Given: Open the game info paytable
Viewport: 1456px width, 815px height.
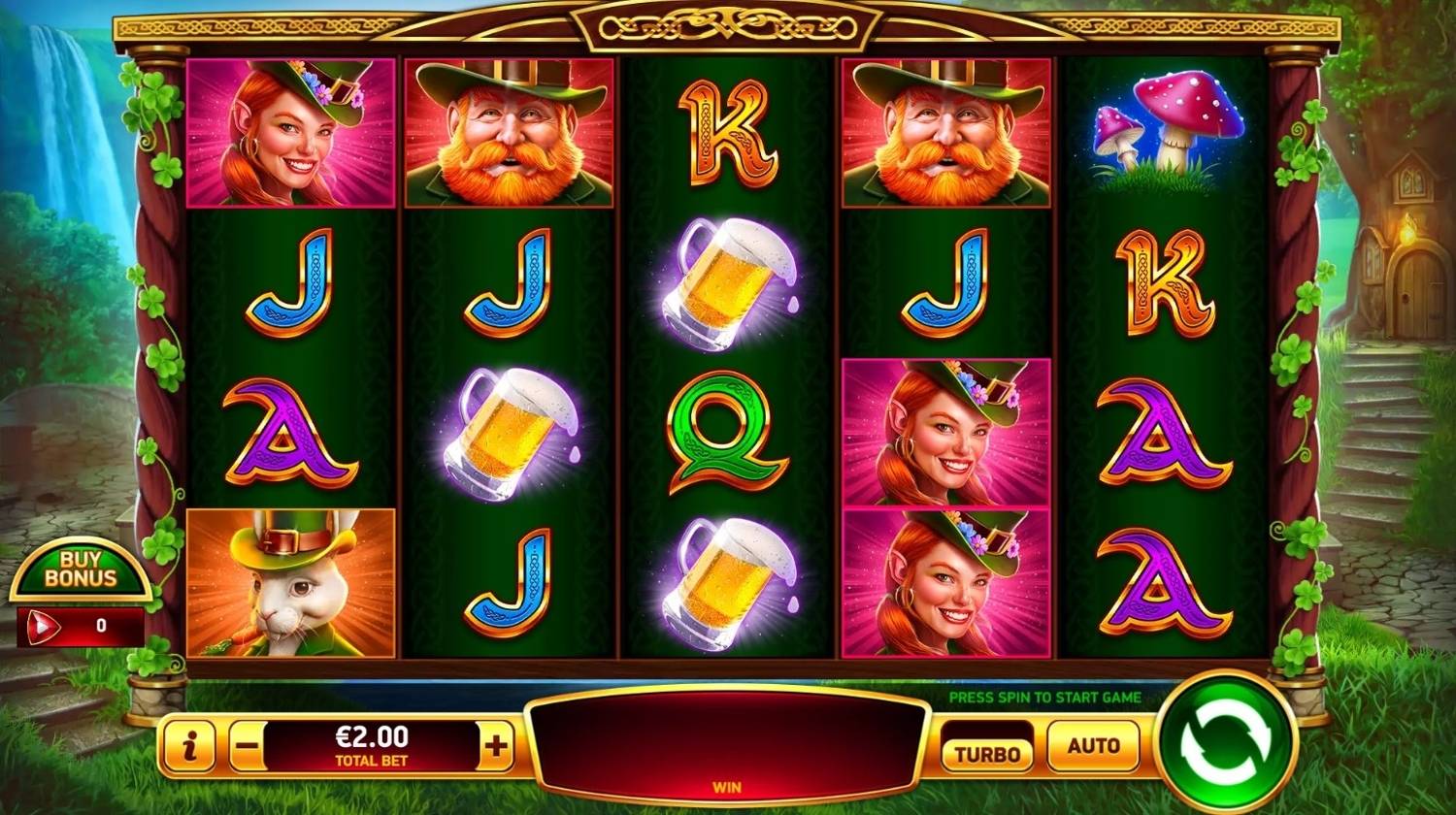Looking at the screenshot, I should pos(186,747).
